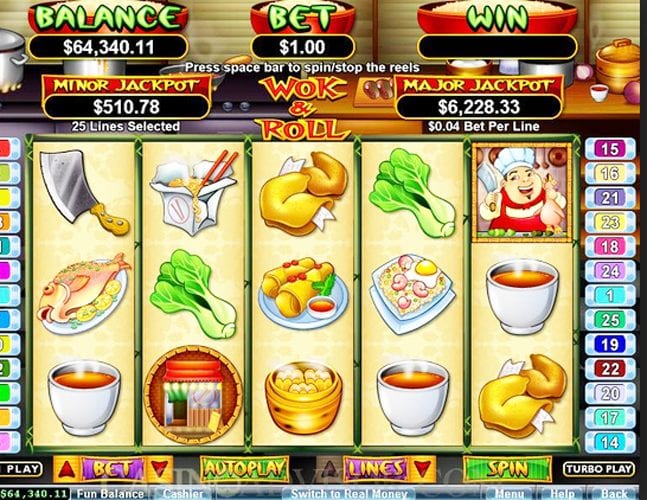This screenshot has height=500, width=647.
Task: Click Switch to Real Money
Action: coord(335,493)
